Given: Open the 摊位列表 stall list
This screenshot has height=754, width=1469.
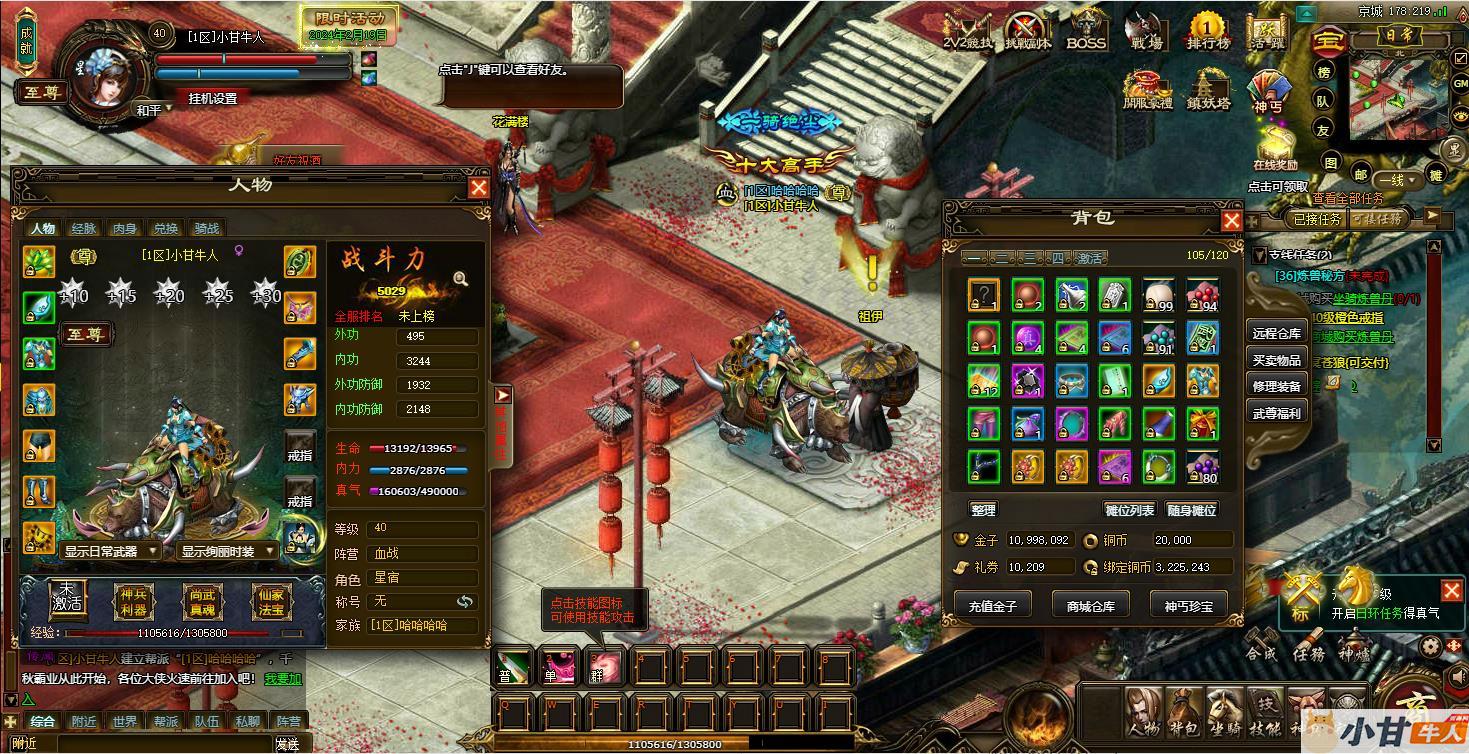Looking at the screenshot, I should pos(1129,510).
